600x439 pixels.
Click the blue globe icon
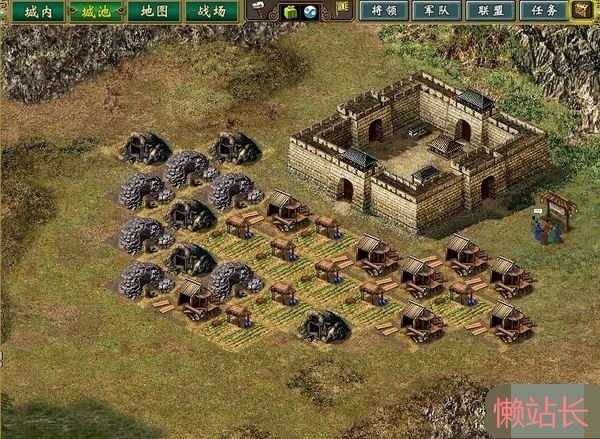[310, 12]
